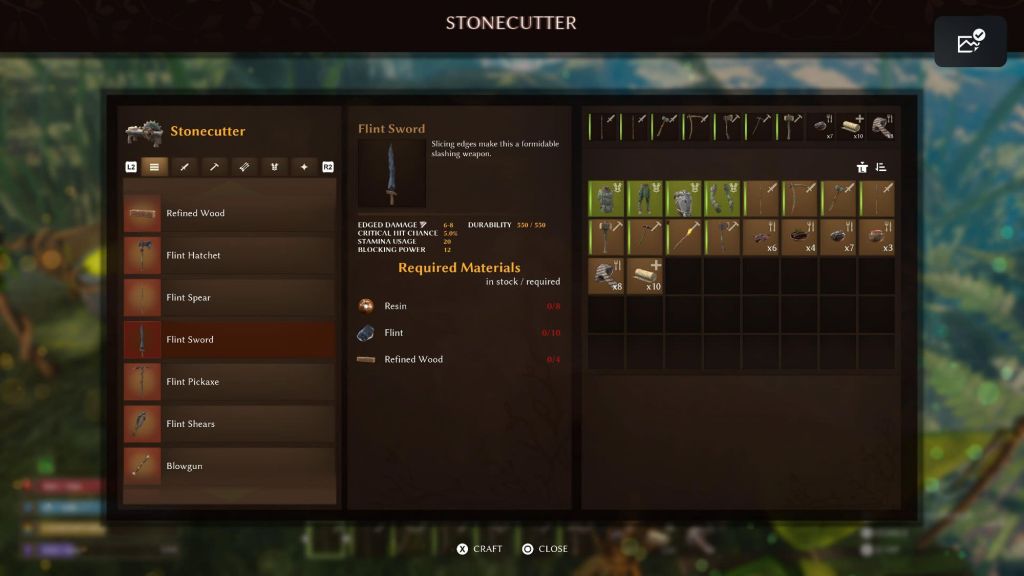Viewport: 1024px width, 576px height.
Task: Open the sparkle star category tab
Action: (x=305, y=167)
